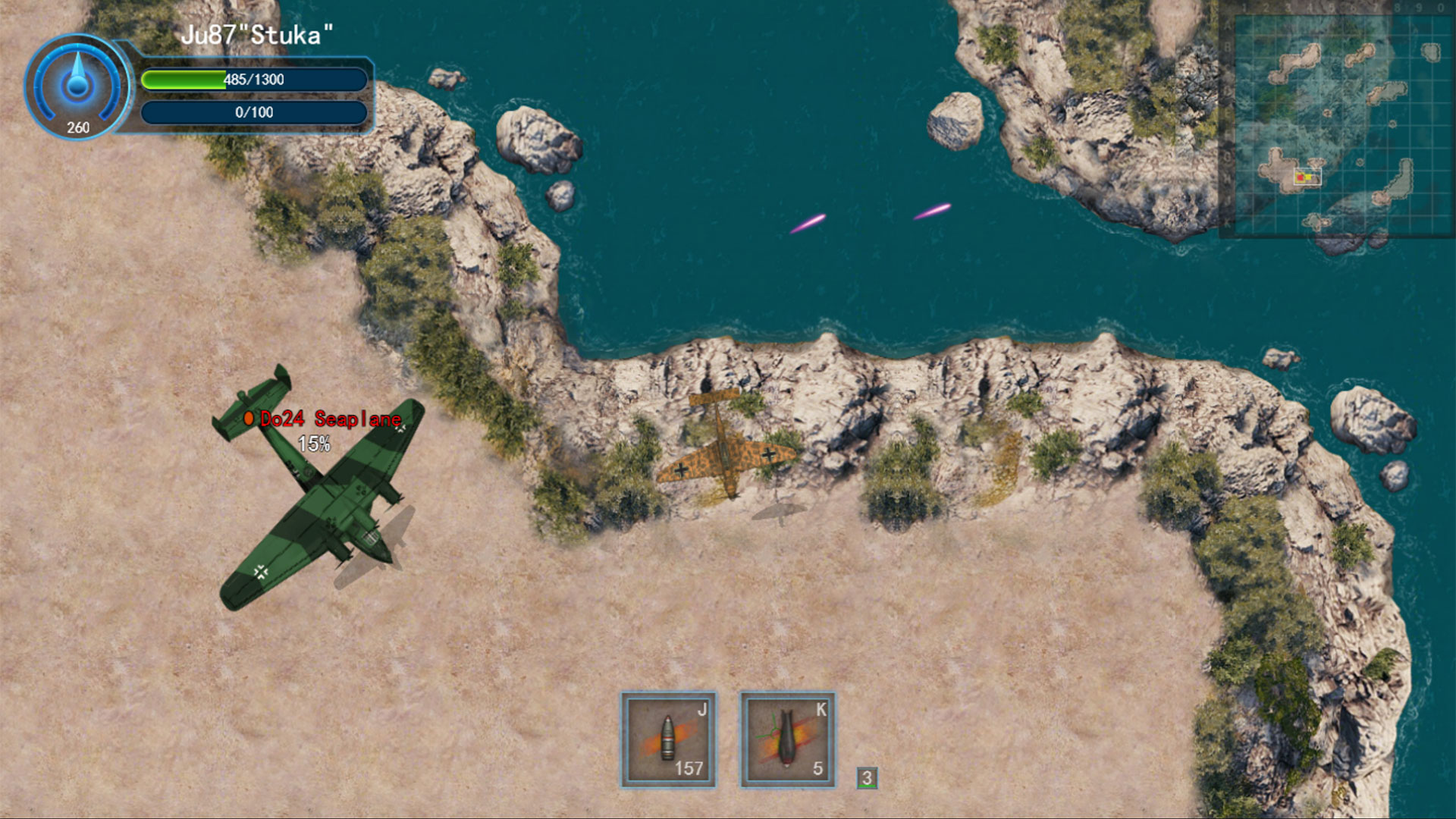
Task: Activate the bomb weapon slot
Action: click(x=787, y=739)
